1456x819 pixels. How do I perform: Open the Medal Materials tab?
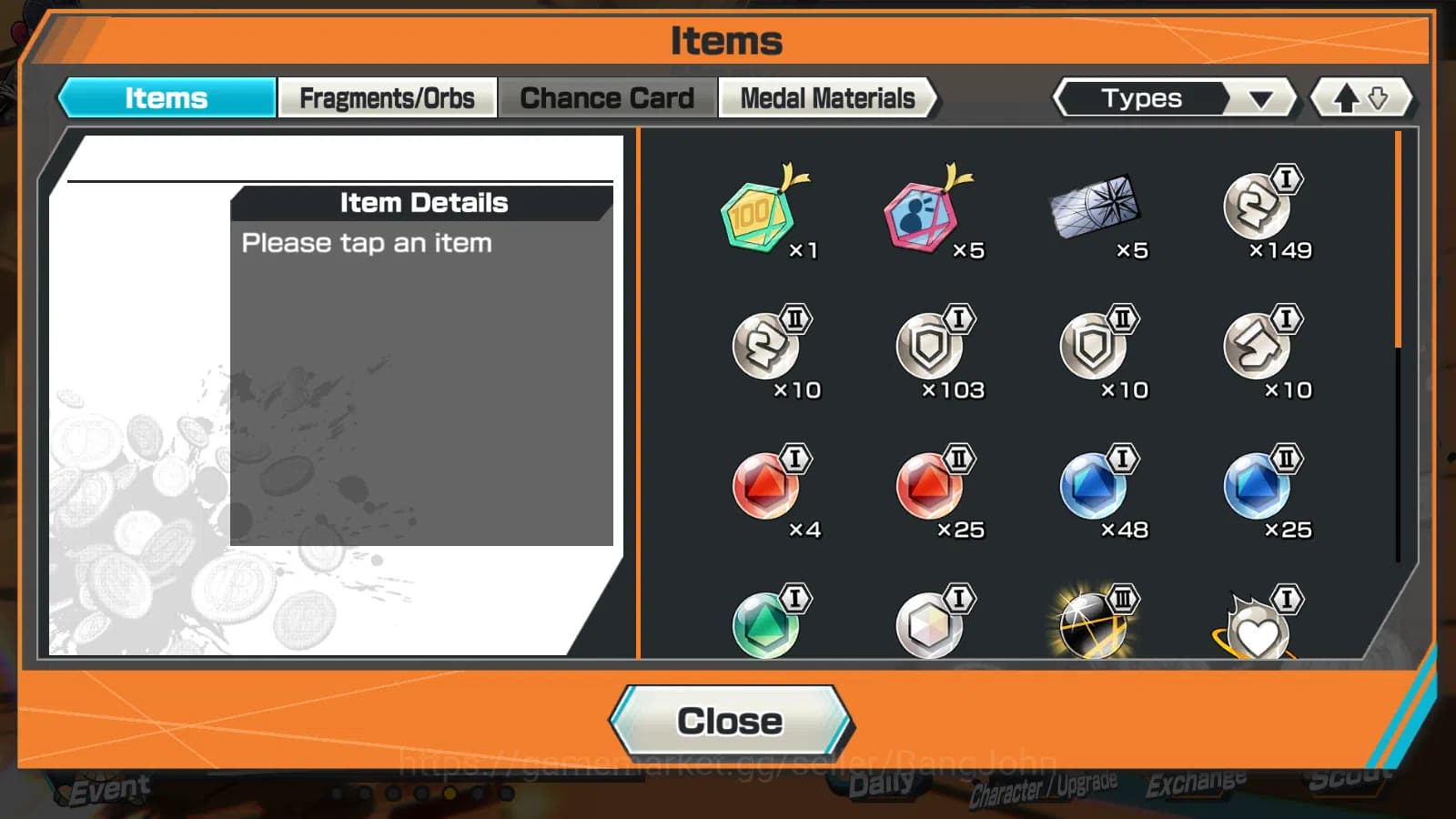827,97
